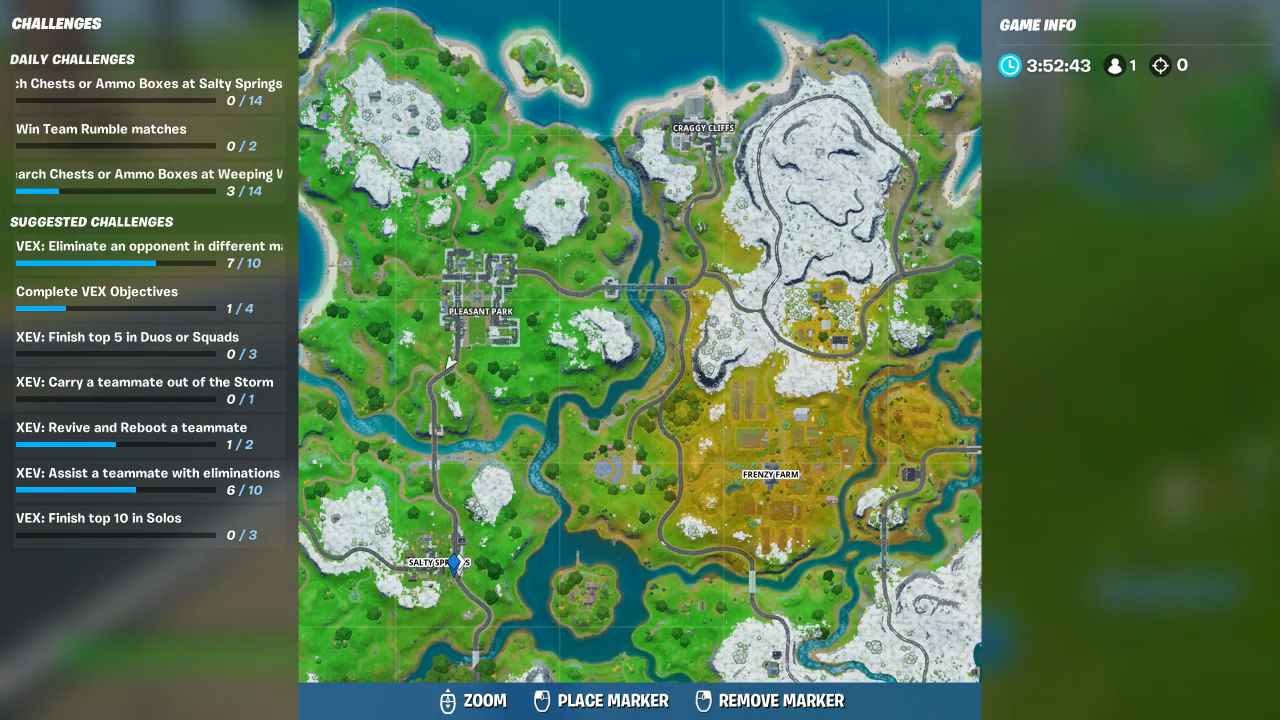The width and height of the screenshot is (1280, 720).
Task: Click the eliminations crosshair icon
Action: point(1161,65)
